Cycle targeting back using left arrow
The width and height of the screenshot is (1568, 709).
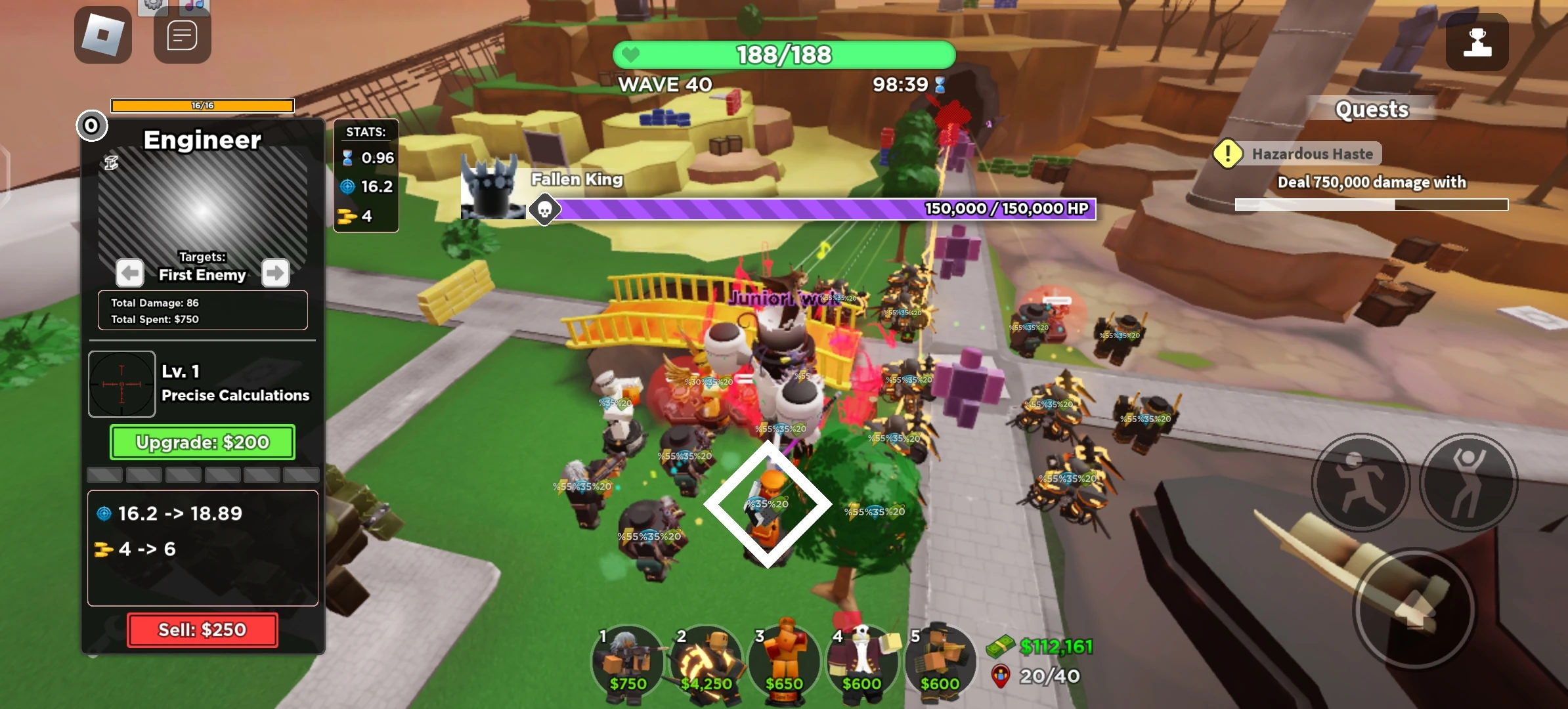(x=129, y=272)
